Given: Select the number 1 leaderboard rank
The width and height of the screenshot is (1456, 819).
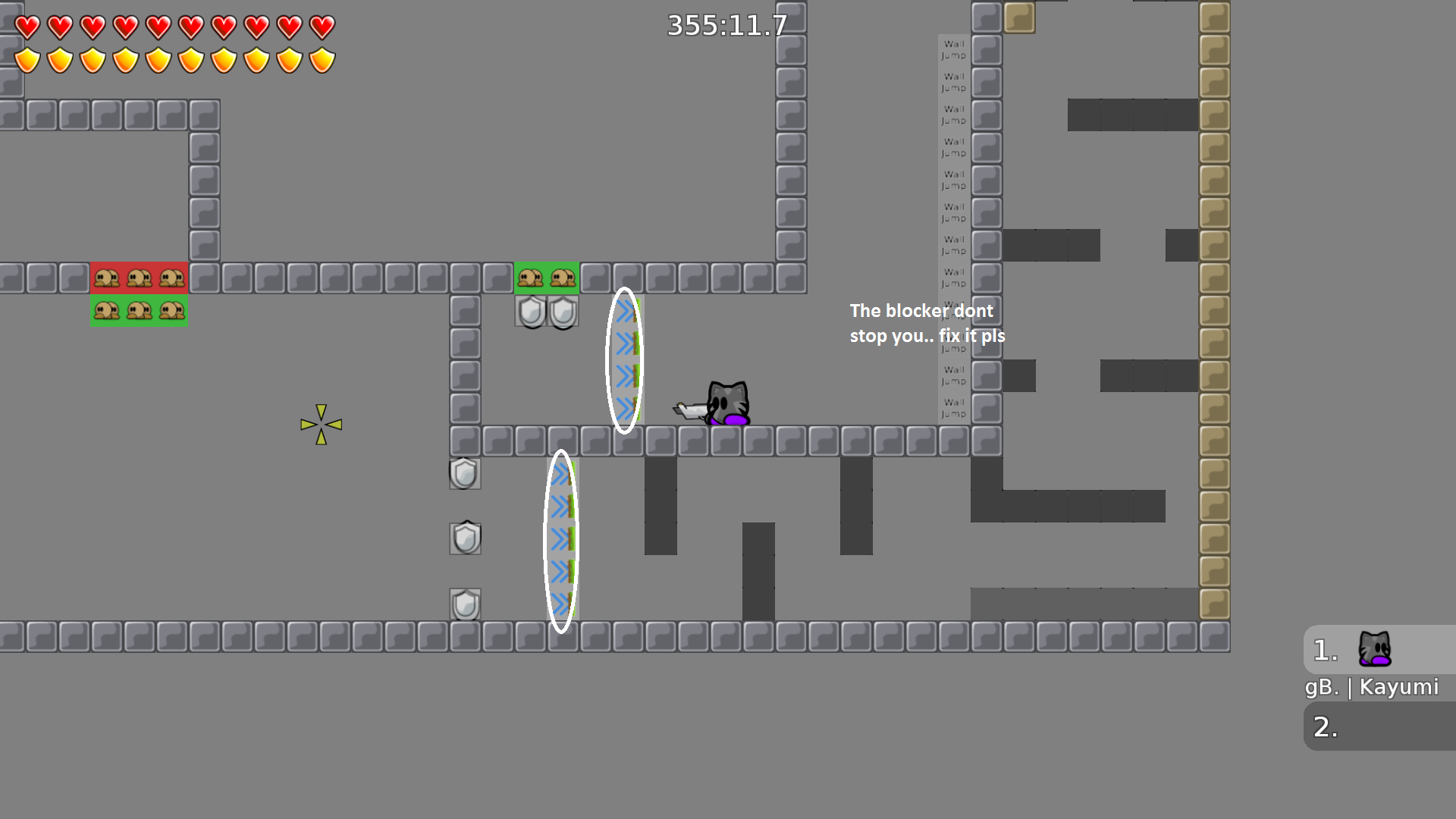Looking at the screenshot, I should pyautogui.click(x=1323, y=648).
